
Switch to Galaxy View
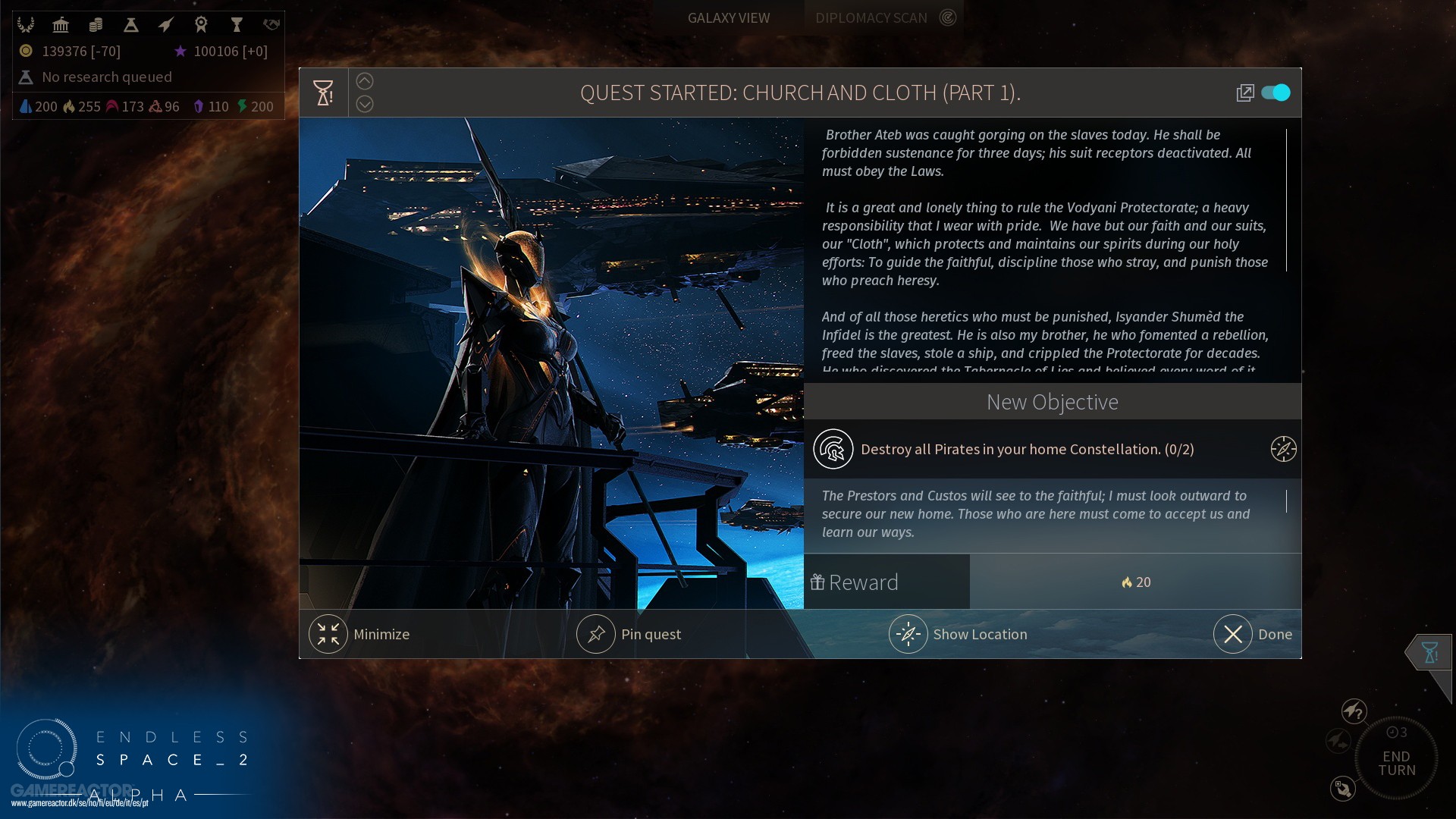728,17
